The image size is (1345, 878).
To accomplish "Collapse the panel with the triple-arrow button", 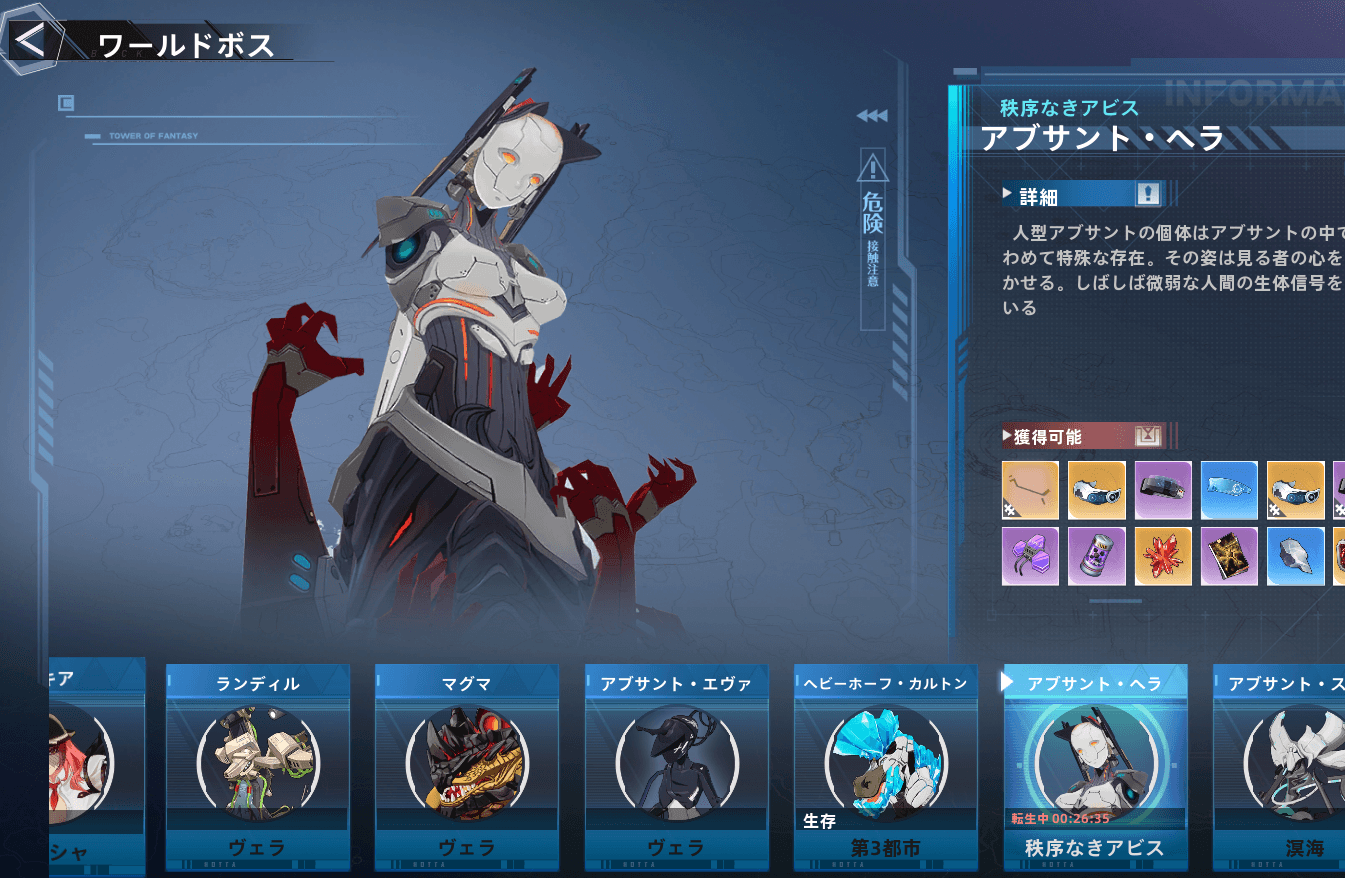I will click(x=871, y=116).
